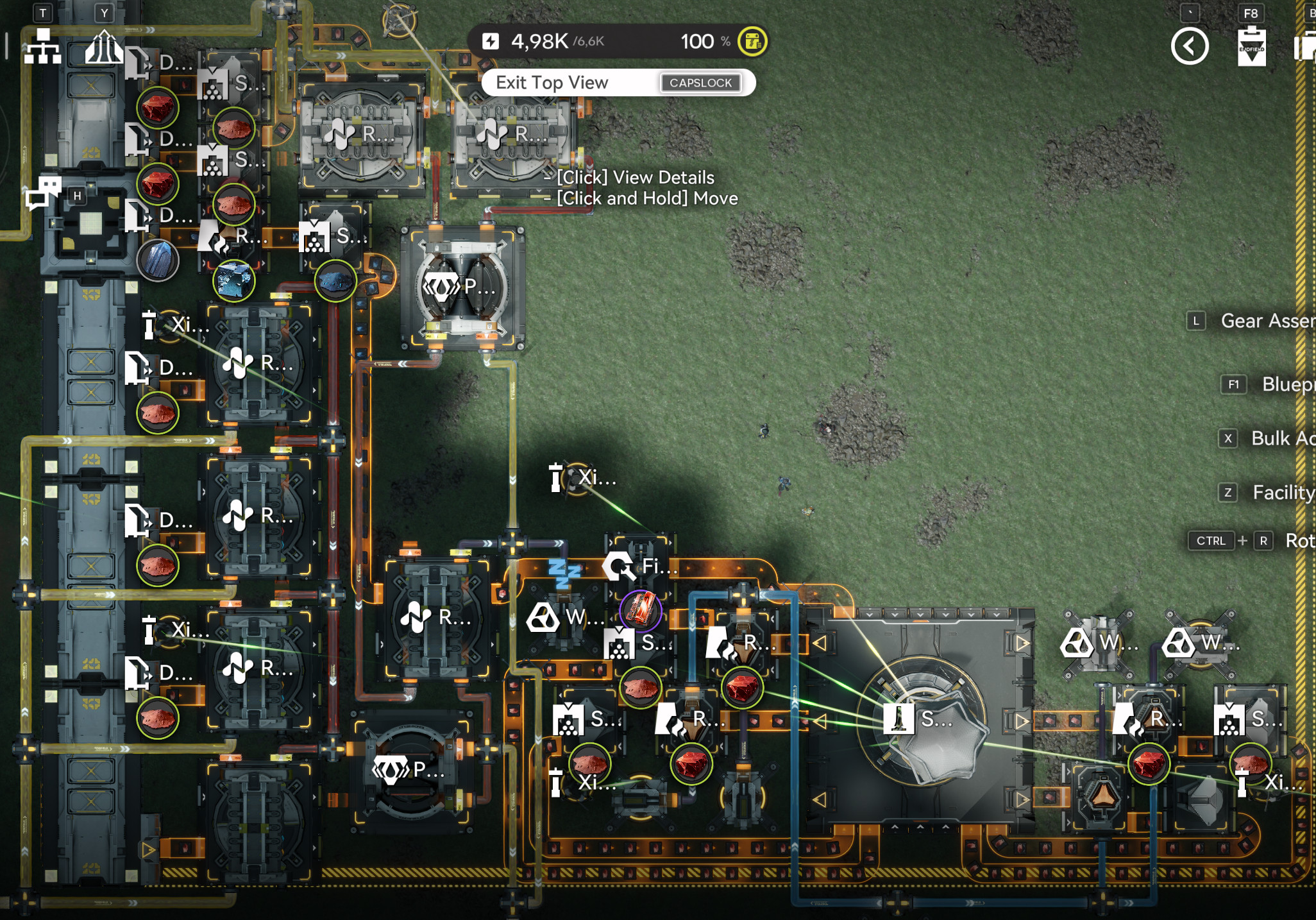Click the yellow power status icon
The width and height of the screenshot is (1316, 920).
[752, 42]
